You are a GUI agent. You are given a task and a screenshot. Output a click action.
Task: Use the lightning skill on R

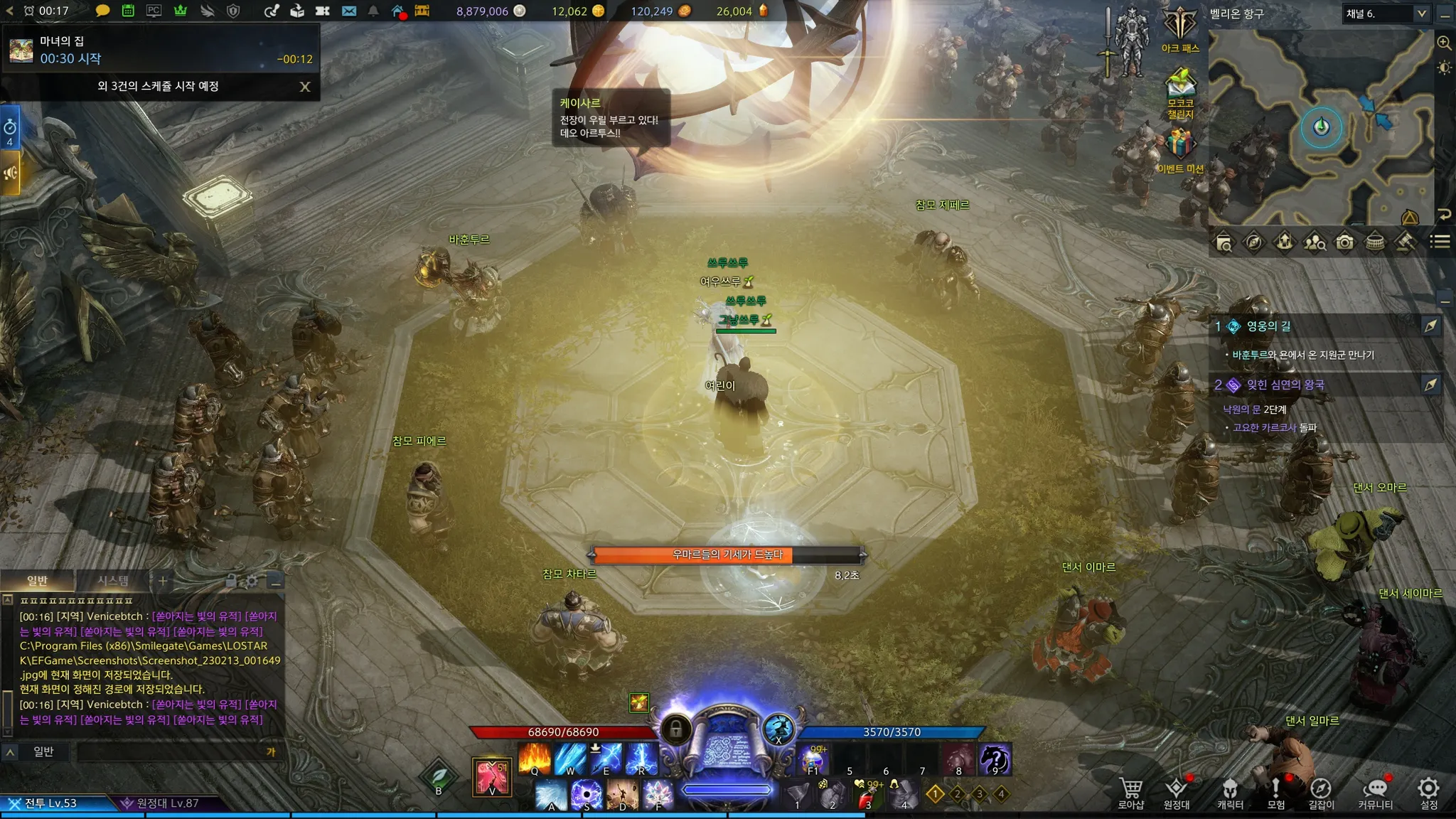tap(641, 758)
